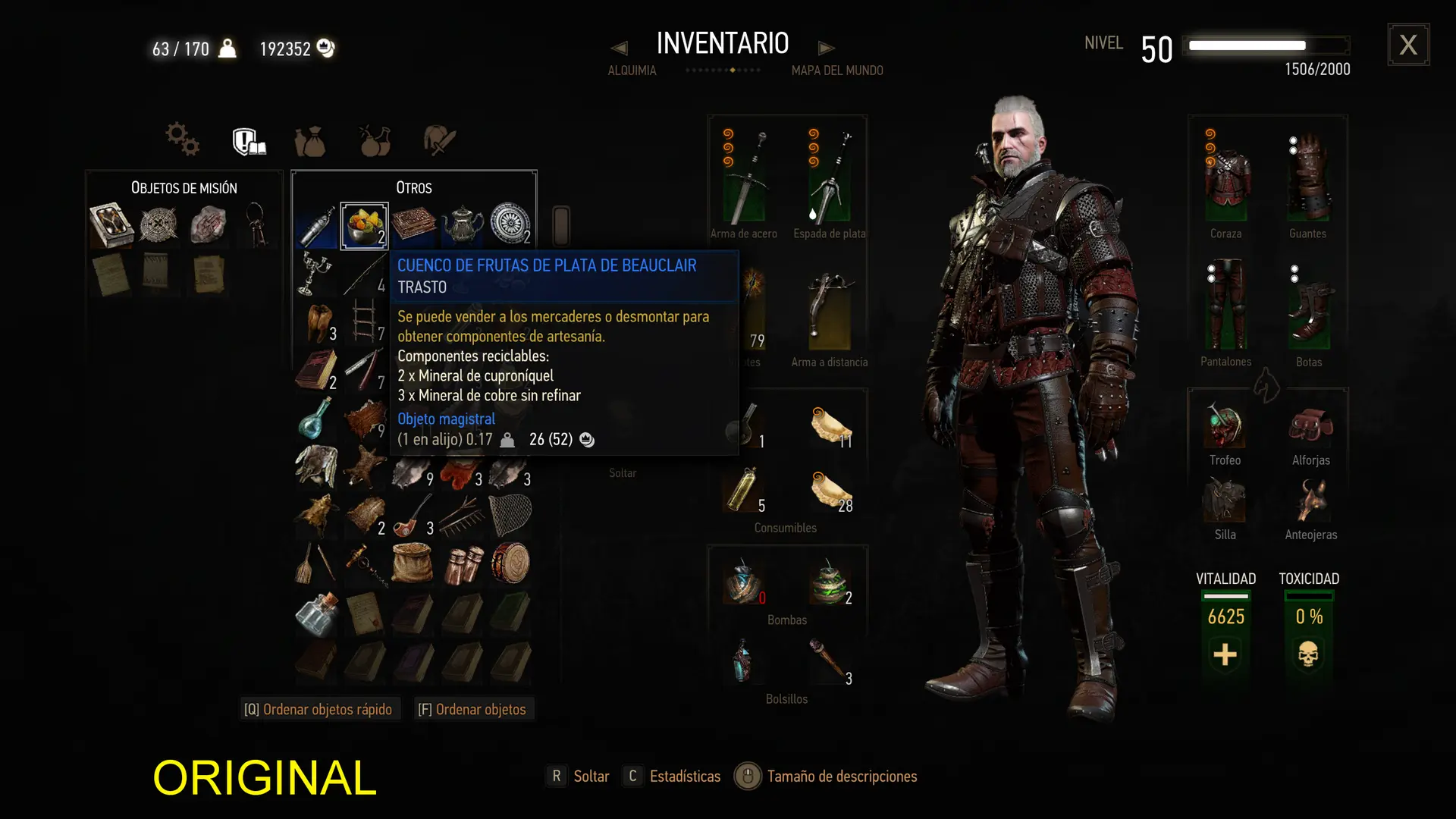Choose the Coraza armor slot
Screen dimensions: 1456x819
1226,180
